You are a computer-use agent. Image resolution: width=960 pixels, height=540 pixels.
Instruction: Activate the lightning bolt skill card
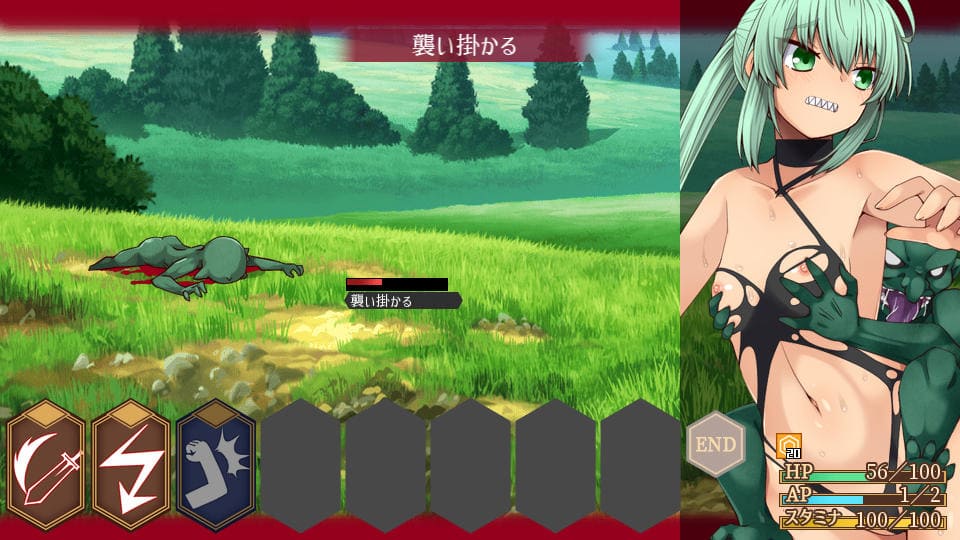click(131, 465)
